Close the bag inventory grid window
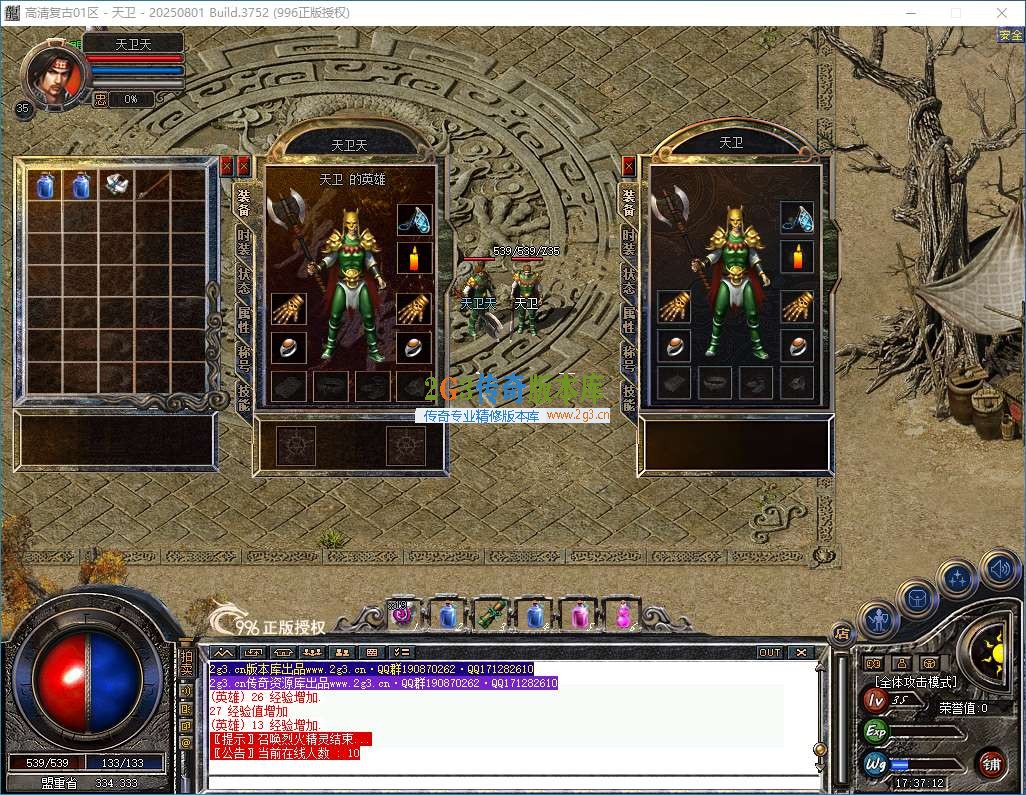 coord(226,166)
